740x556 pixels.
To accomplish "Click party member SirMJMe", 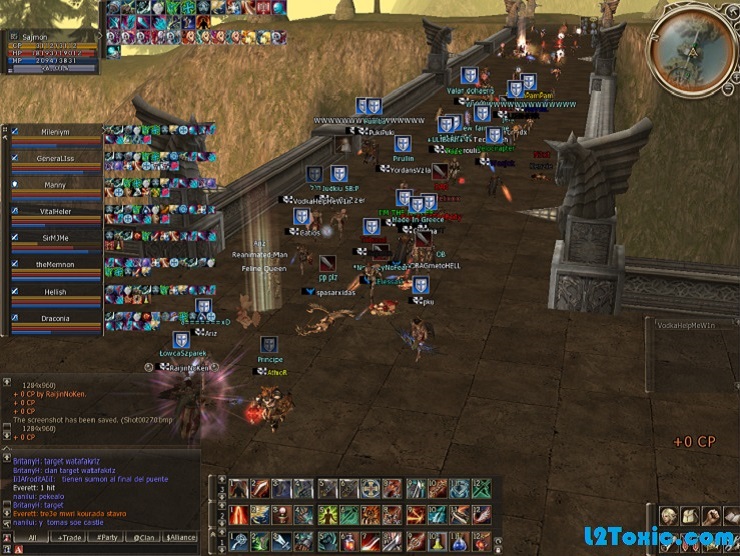I will point(55,238).
